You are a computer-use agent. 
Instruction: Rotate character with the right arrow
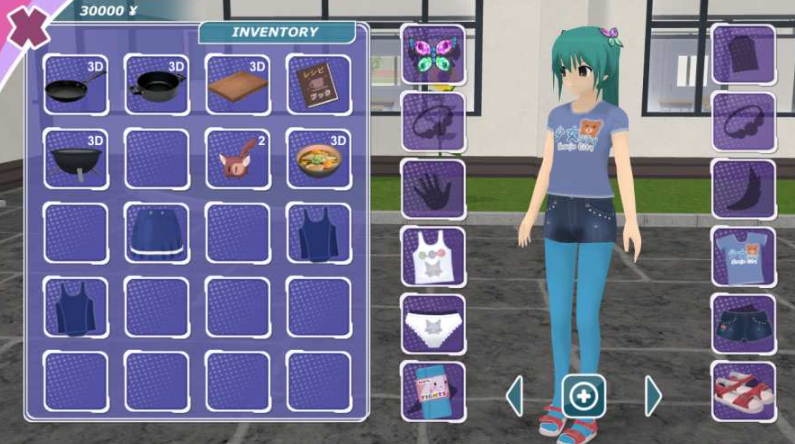(x=653, y=396)
